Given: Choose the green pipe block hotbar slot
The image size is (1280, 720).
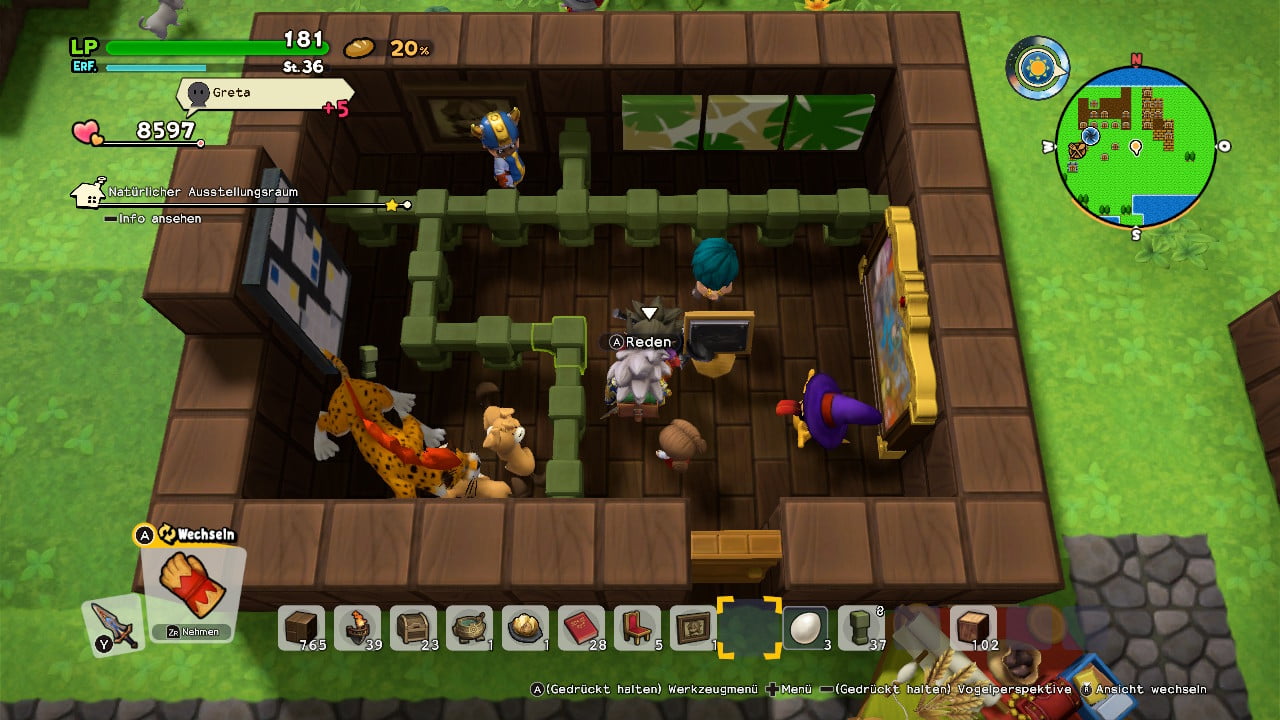Looking at the screenshot, I should (861, 627).
